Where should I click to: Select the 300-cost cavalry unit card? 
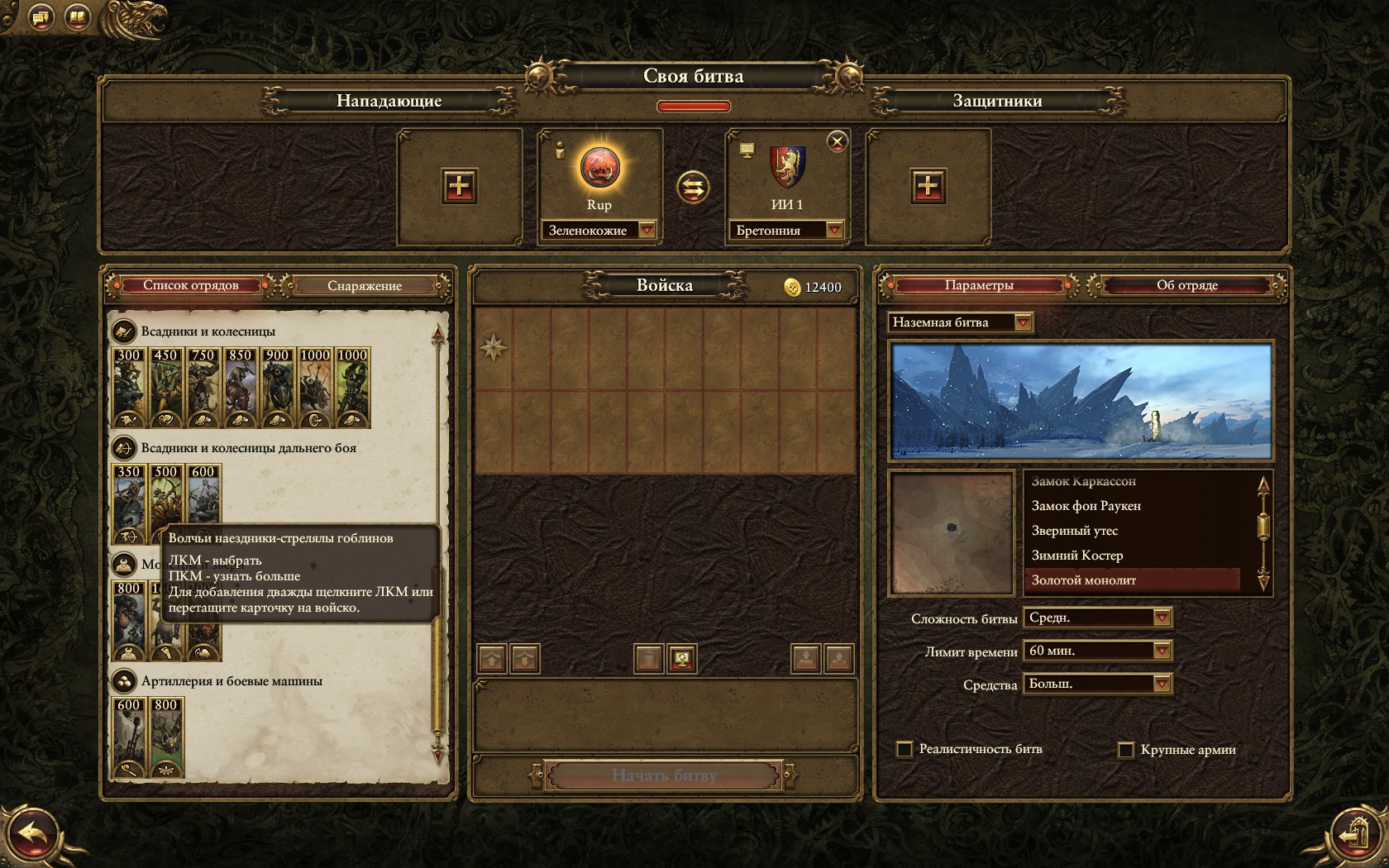[x=129, y=387]
